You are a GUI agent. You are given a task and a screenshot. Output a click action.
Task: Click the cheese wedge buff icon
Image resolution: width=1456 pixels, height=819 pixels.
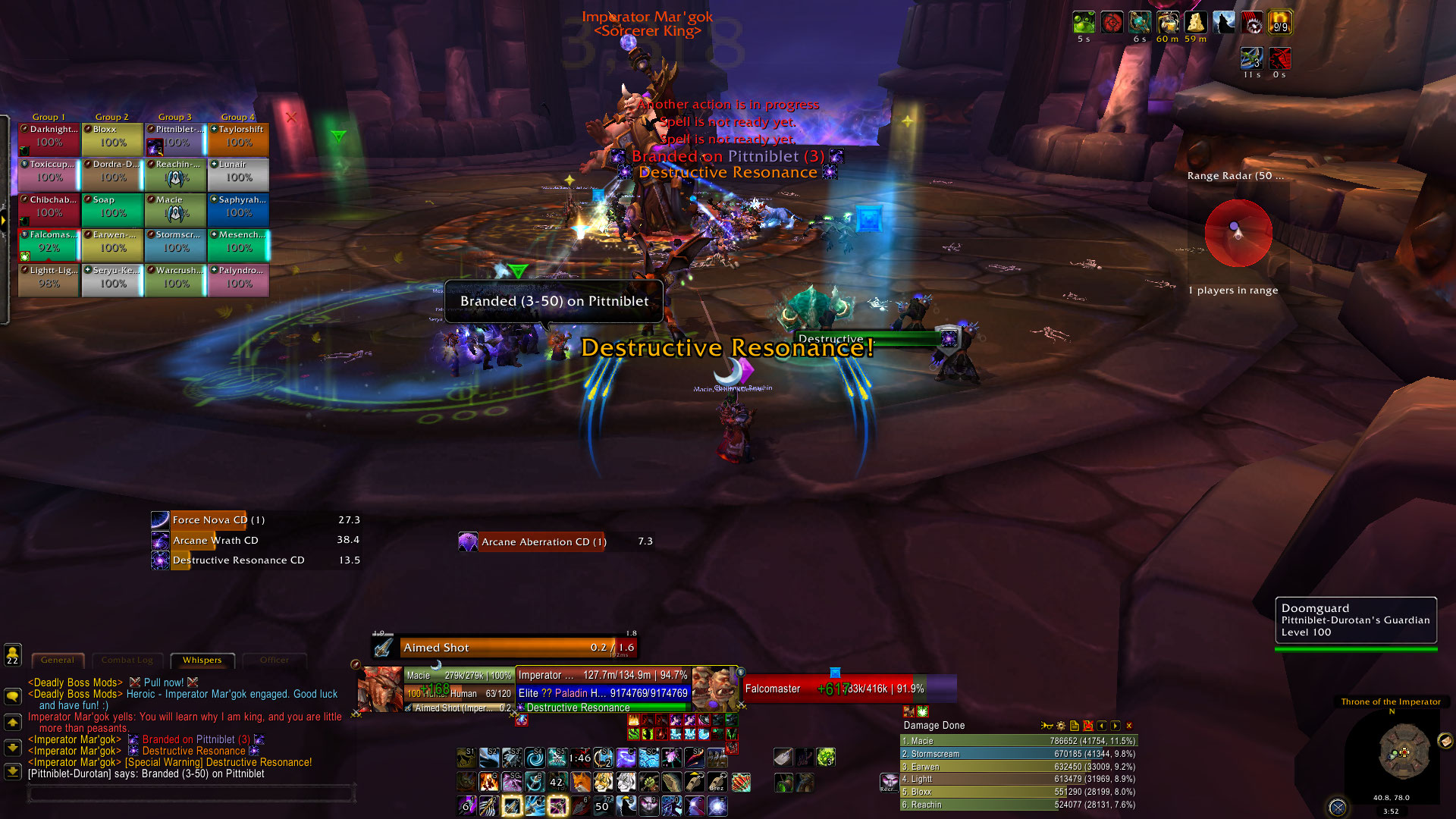pos(1196,23)
